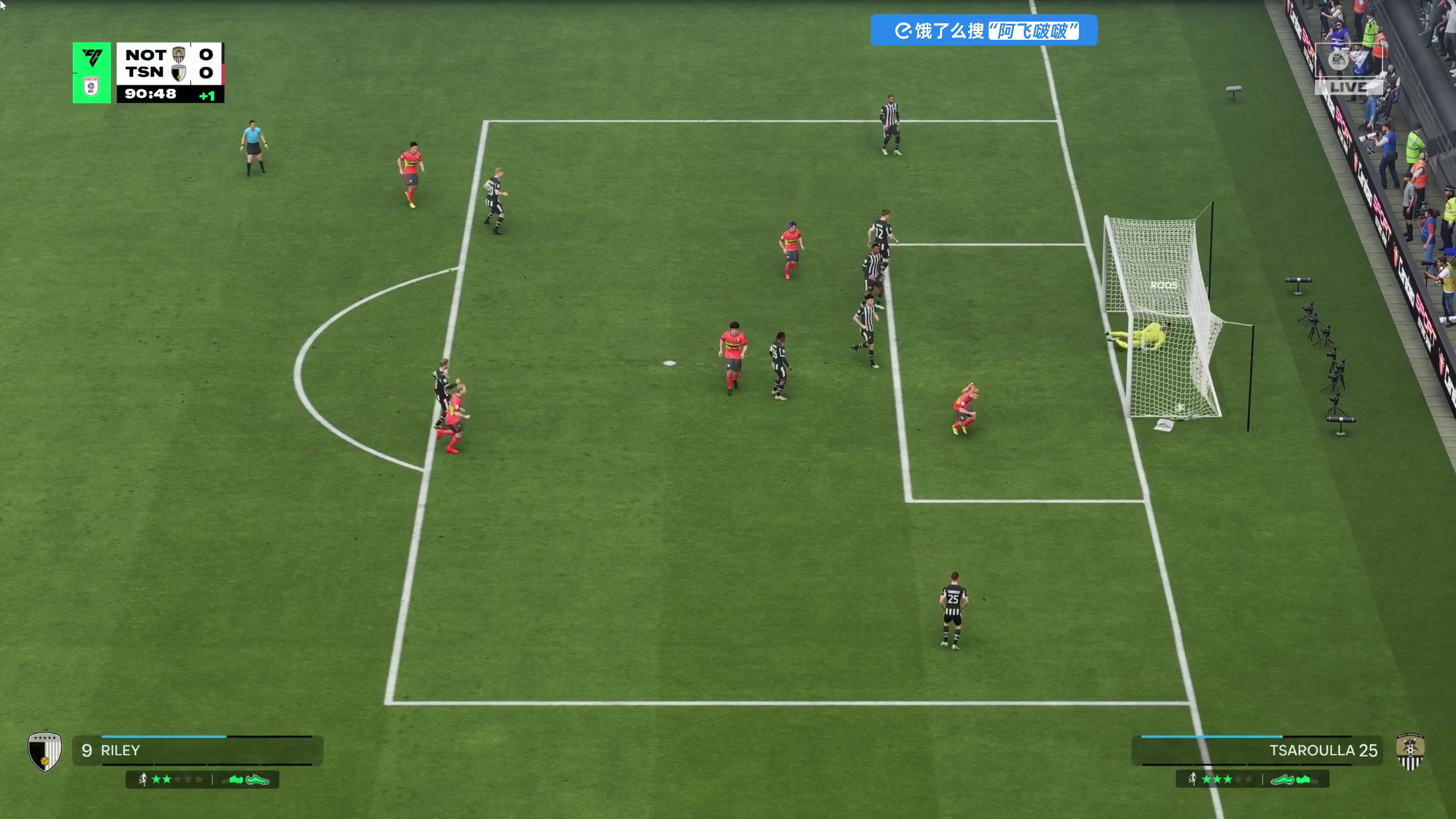Select the Riley number 9 player panel
Screen dimensions: 1456x819
tap(197, 750)
